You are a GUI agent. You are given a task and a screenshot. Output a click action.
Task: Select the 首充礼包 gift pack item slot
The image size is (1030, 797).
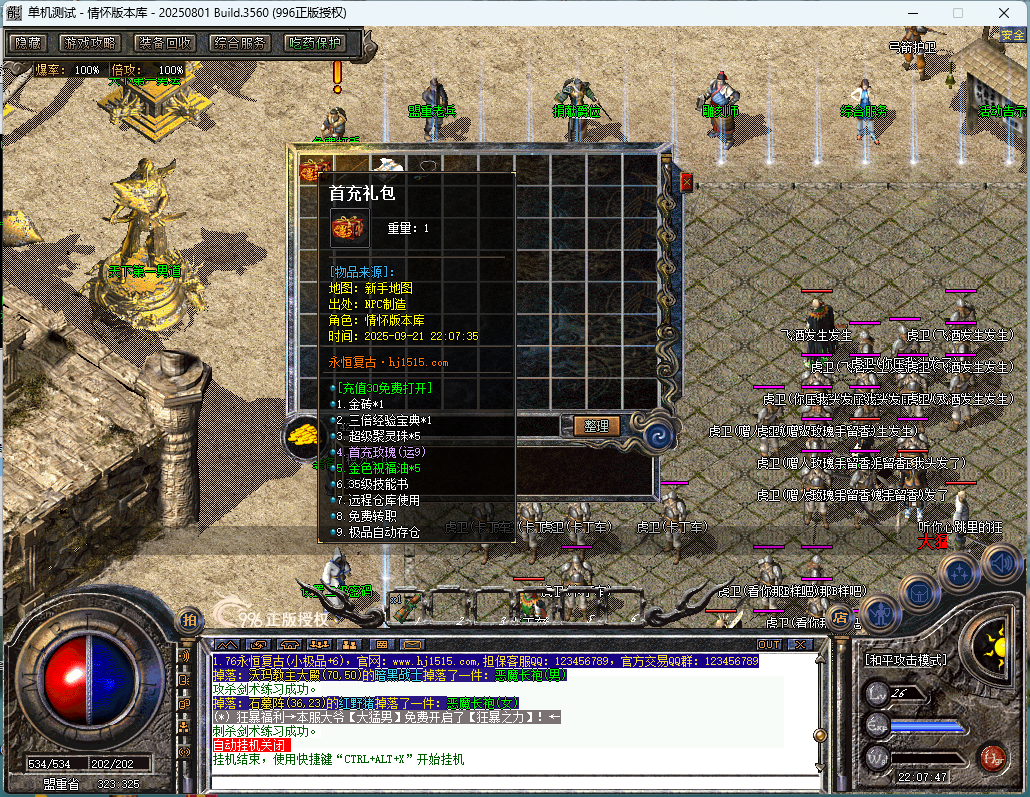coord(316,169)
